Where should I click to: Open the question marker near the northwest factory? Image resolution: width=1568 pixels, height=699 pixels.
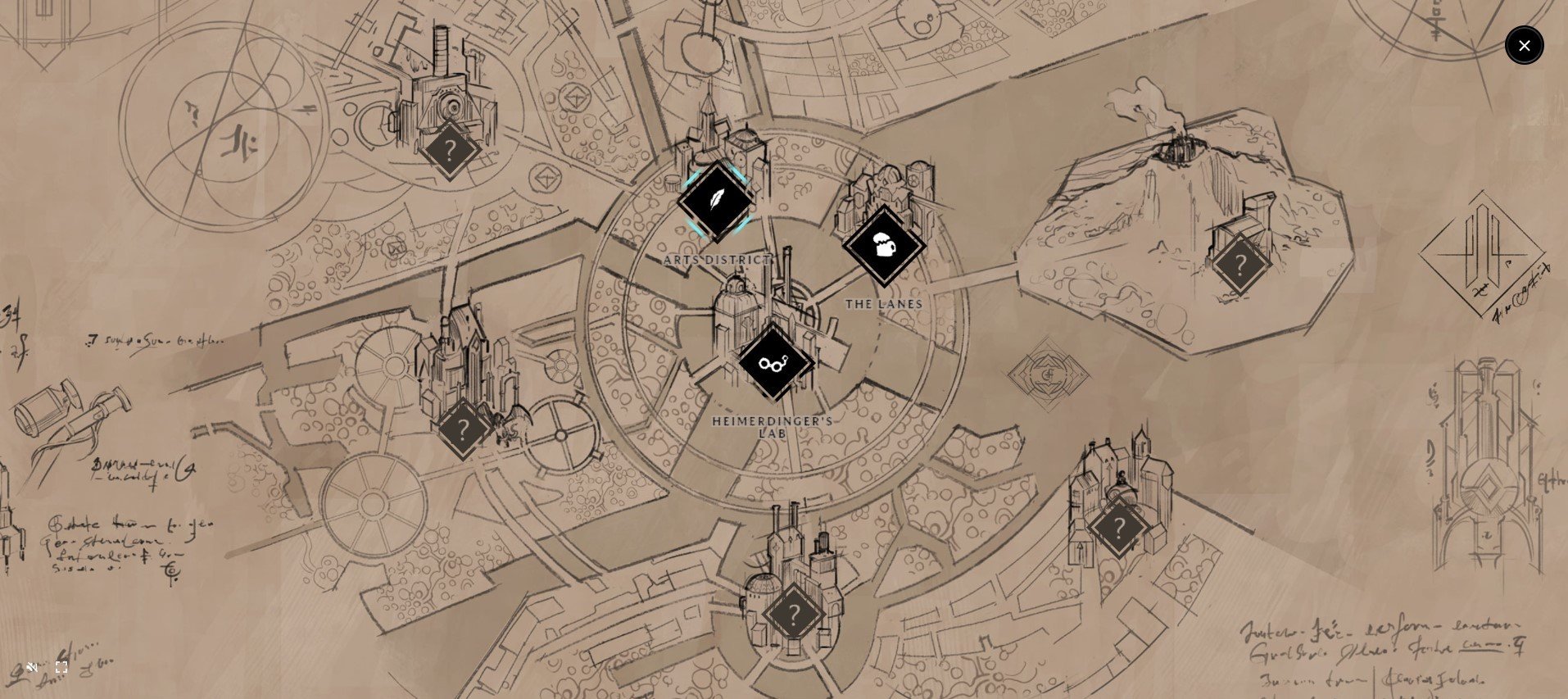point(450,150)
